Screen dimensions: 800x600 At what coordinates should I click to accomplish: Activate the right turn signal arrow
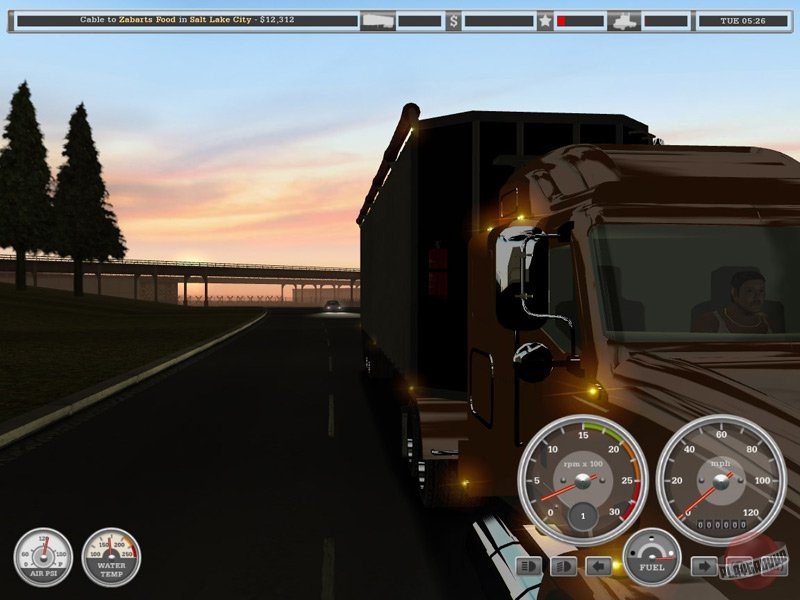click(704, 567)
